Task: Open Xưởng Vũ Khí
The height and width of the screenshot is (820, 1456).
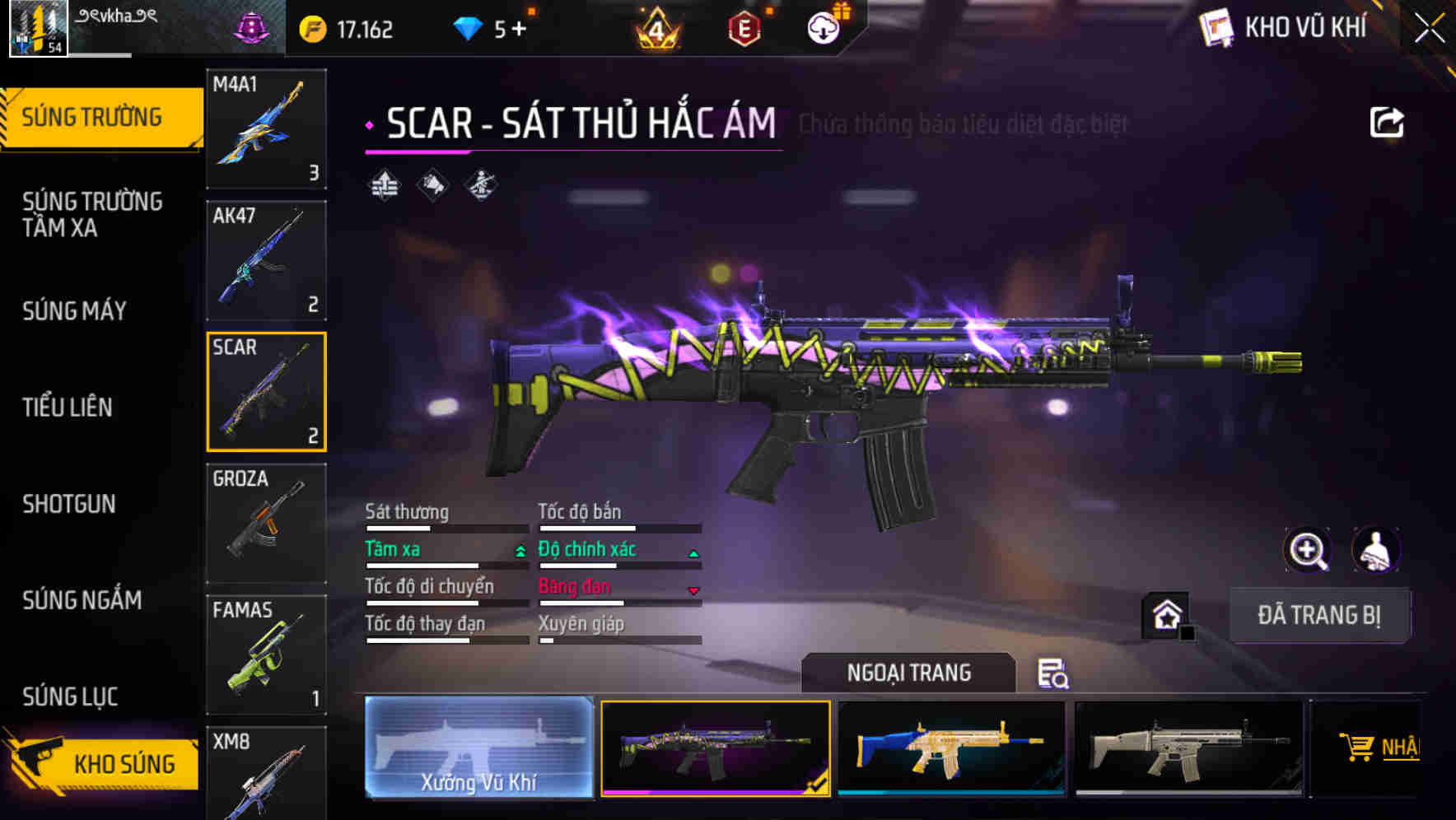Action: tap(479, 749)
